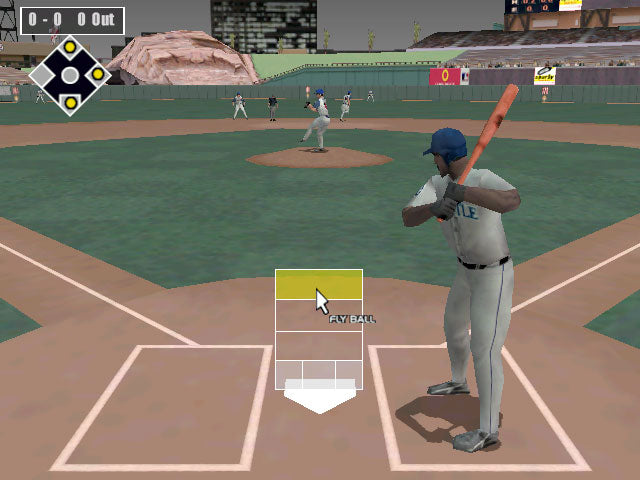Image resolution: width=640 pixels, height=480 pixels.
Task: Click first base on the diamond indicator
Action: (x=97, y=74)
